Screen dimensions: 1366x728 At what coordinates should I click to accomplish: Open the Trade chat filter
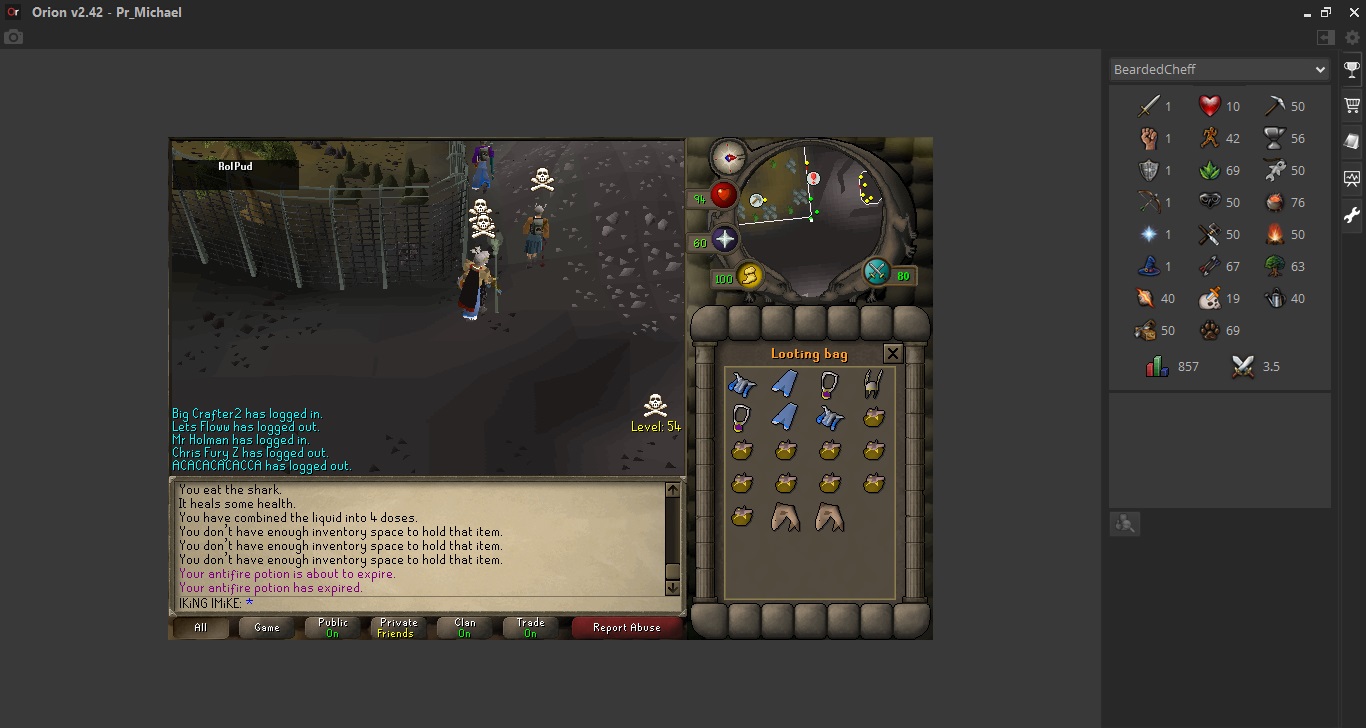coord(530,628)
